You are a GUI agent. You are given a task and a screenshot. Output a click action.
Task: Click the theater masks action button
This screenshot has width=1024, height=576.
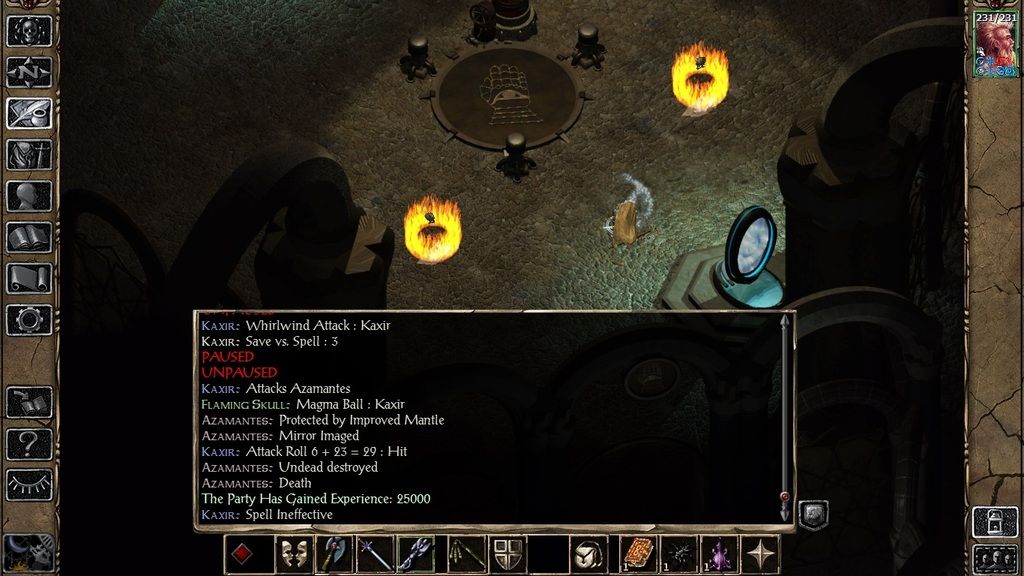point(290,554)
